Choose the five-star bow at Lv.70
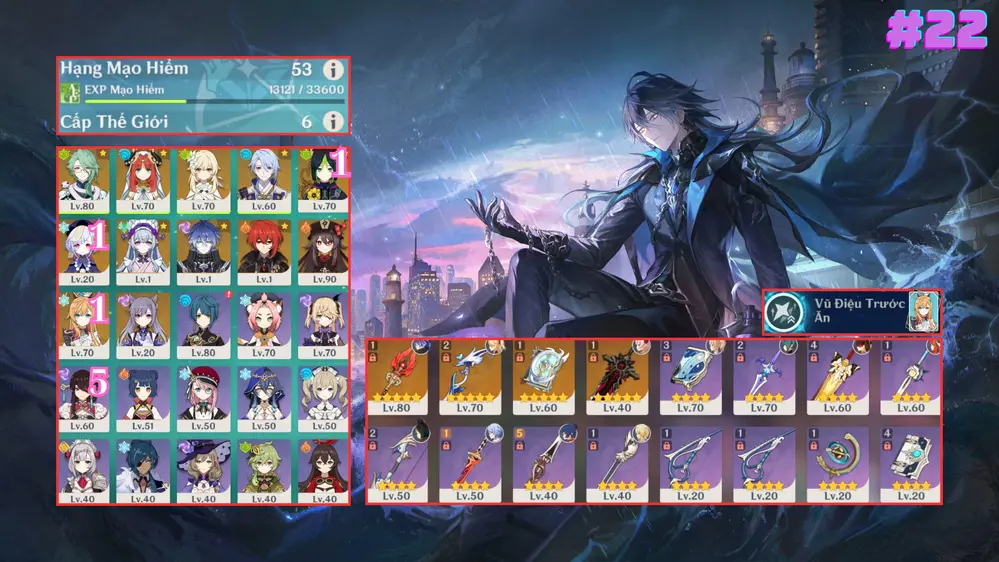This screenshot has width=999, height=562. (469, 377)
